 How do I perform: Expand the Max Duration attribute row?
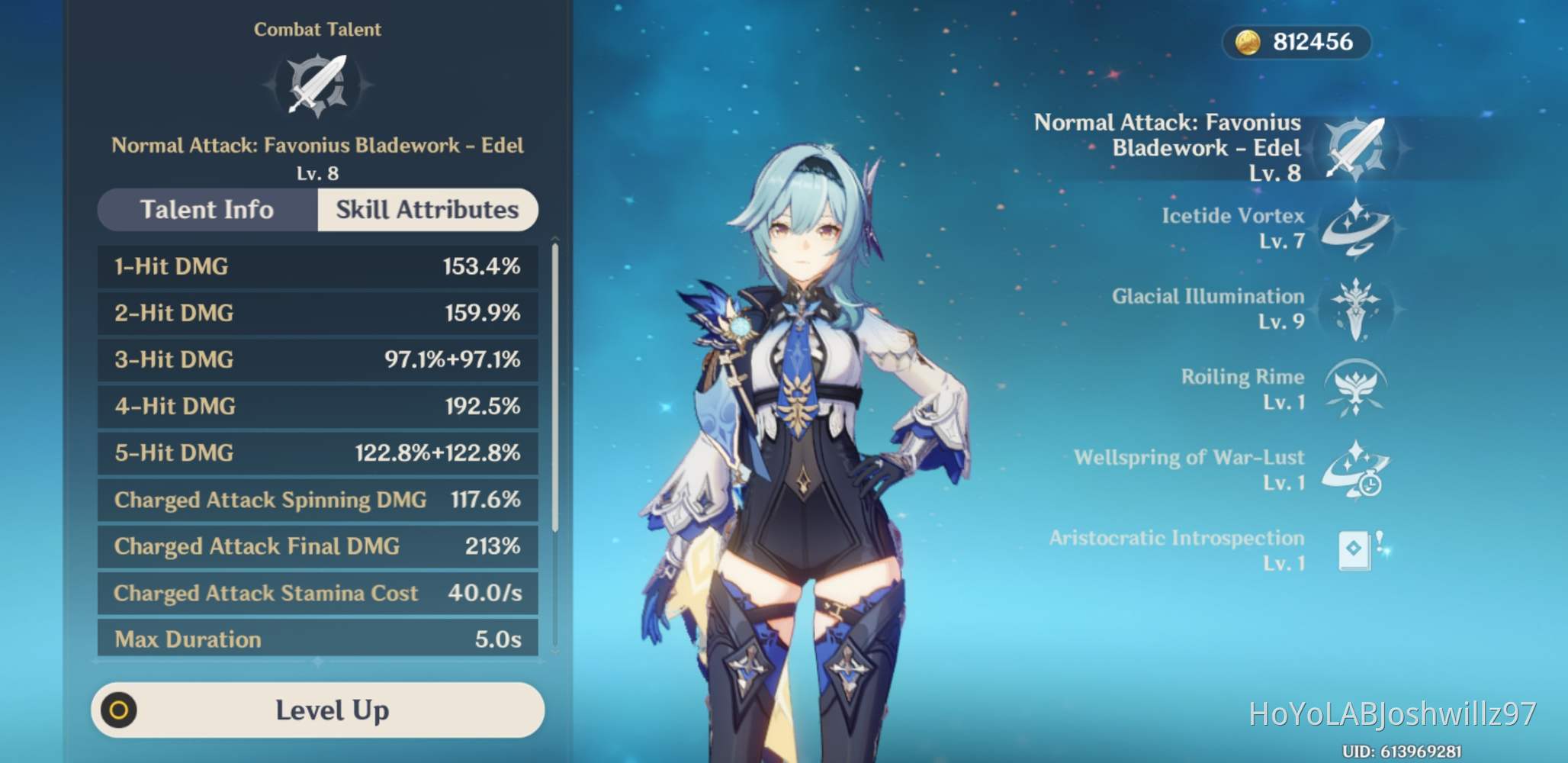point(316,639)
